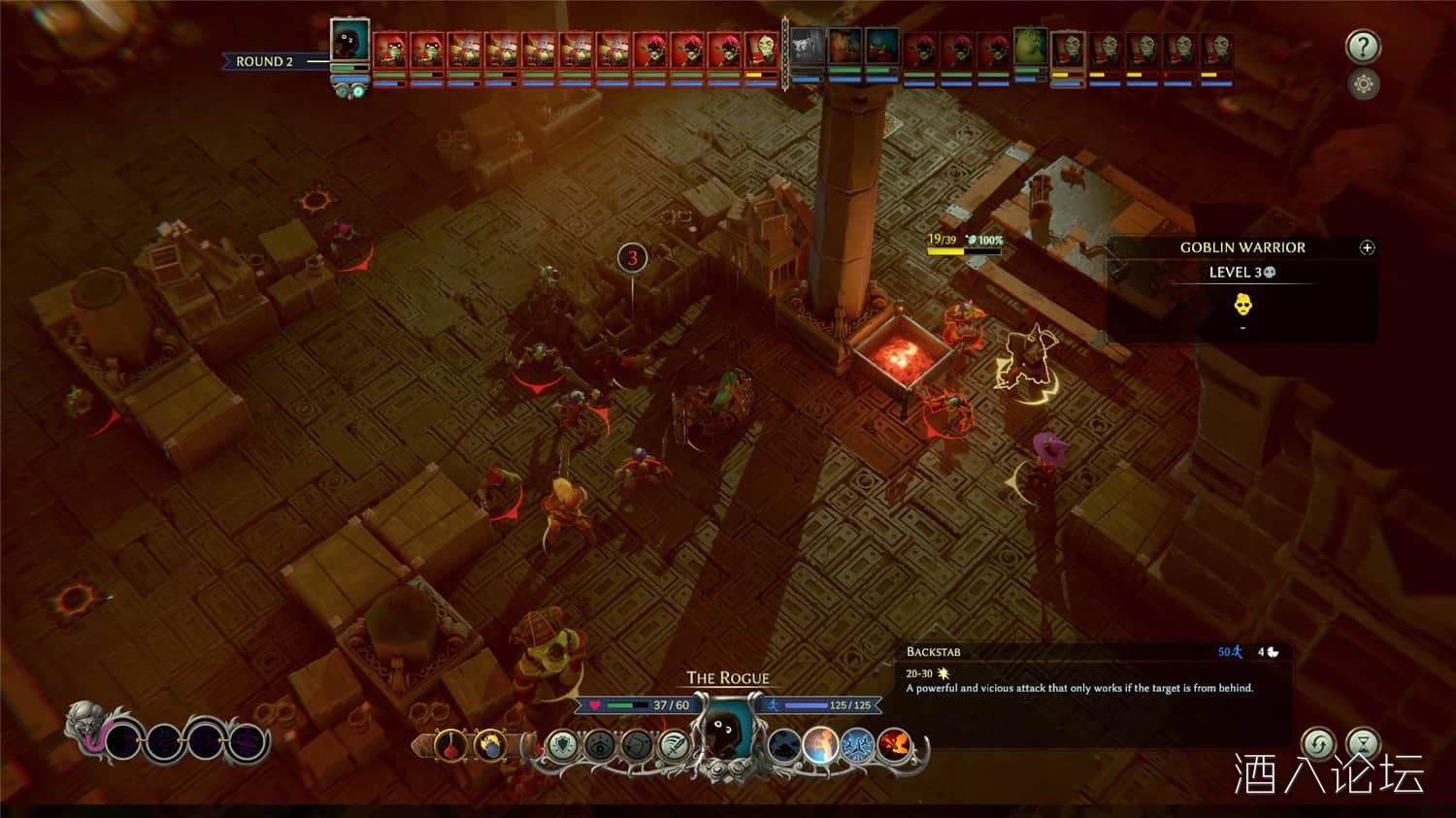The image size is (1456, 818).
Task: Activate the eye ability icon
Action: click(600, 746)
